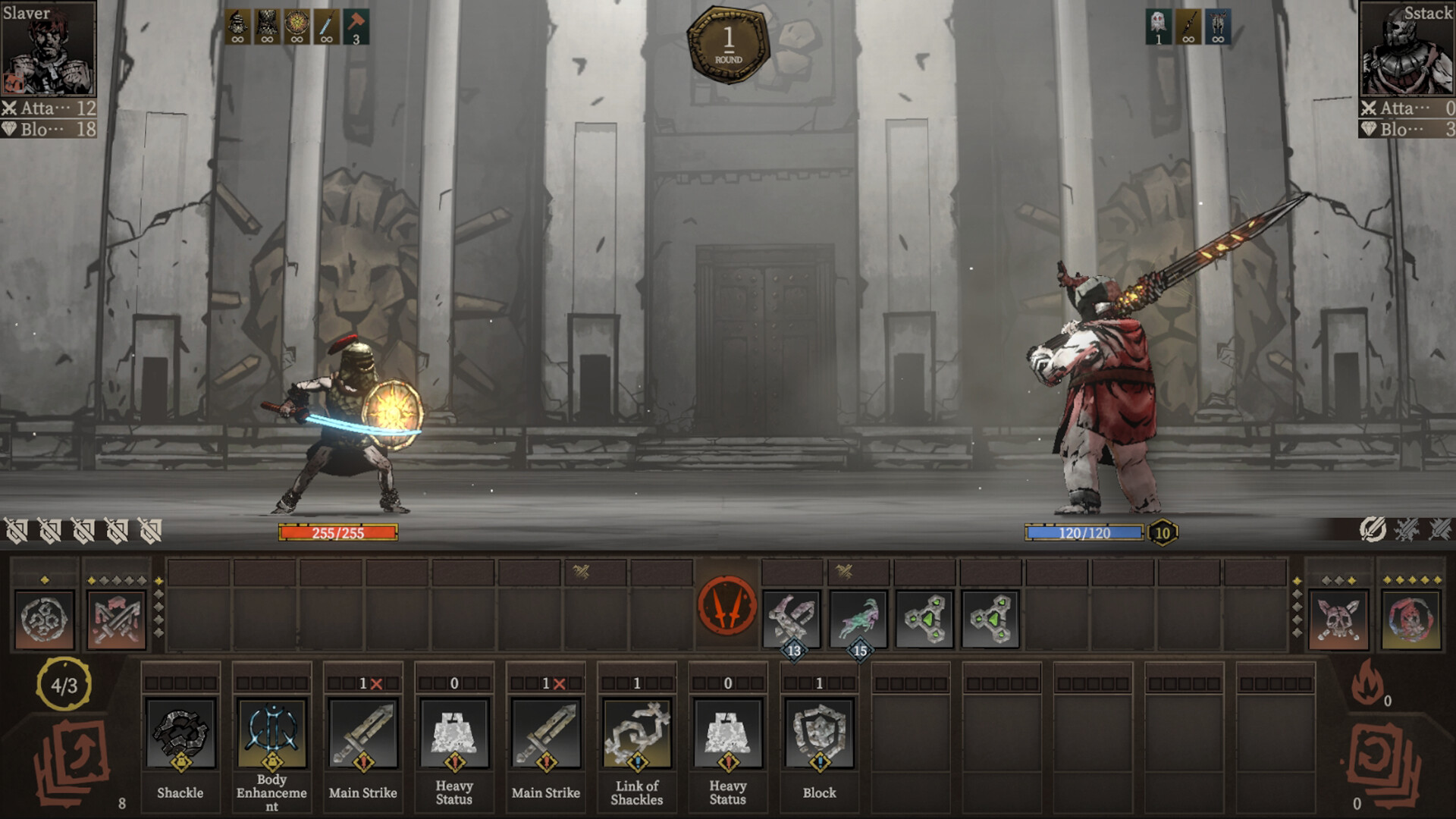This screenshot has width=1456, height=819.
Task: Click the flame icon above the discard pile
Action: point(1367,682)
